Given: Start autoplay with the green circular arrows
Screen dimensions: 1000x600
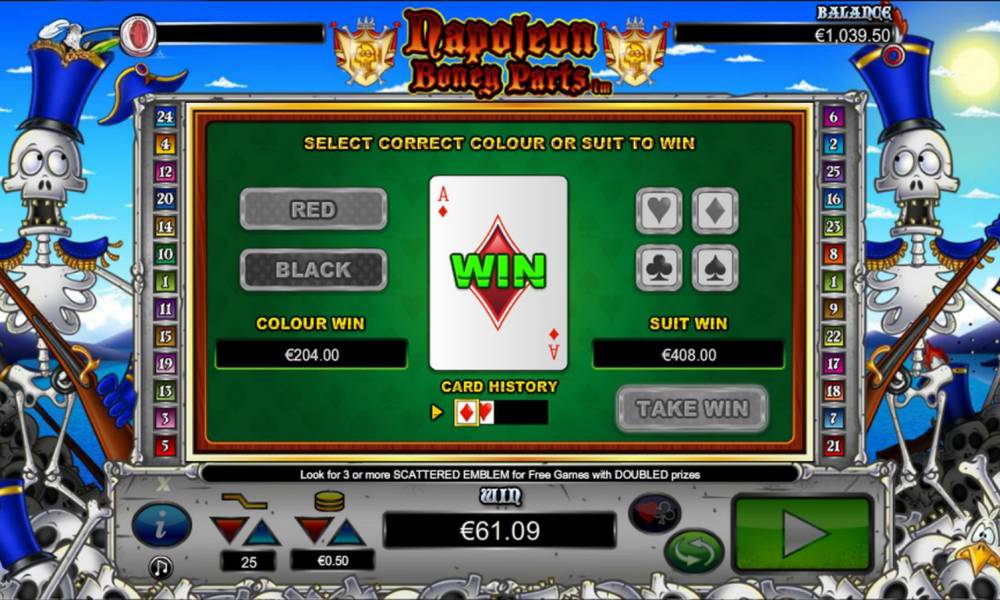Looking at the screenshot, I should 693,551.
